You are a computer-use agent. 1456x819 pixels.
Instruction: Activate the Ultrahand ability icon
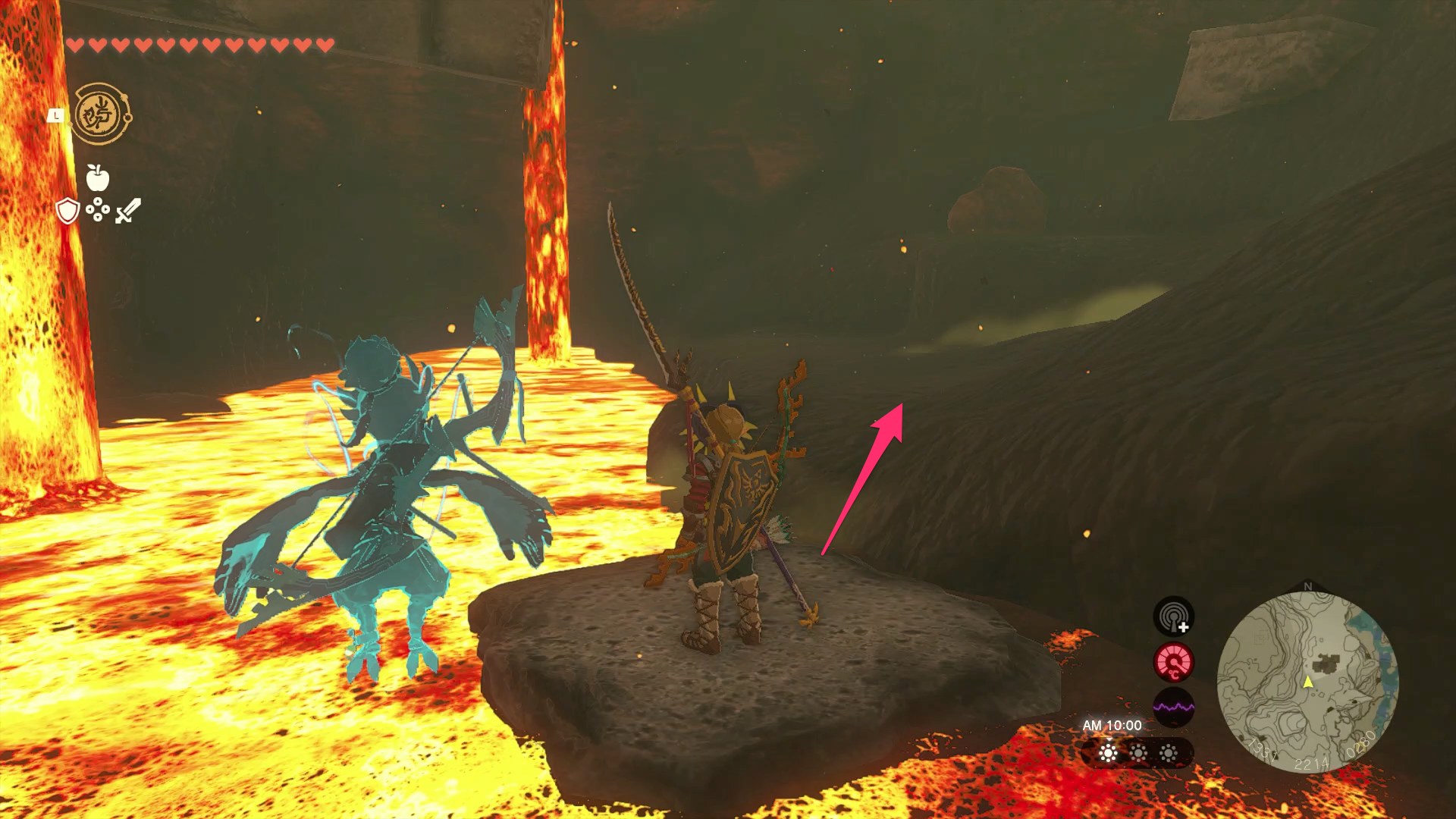pyautogui.click(x=102, y=115)
